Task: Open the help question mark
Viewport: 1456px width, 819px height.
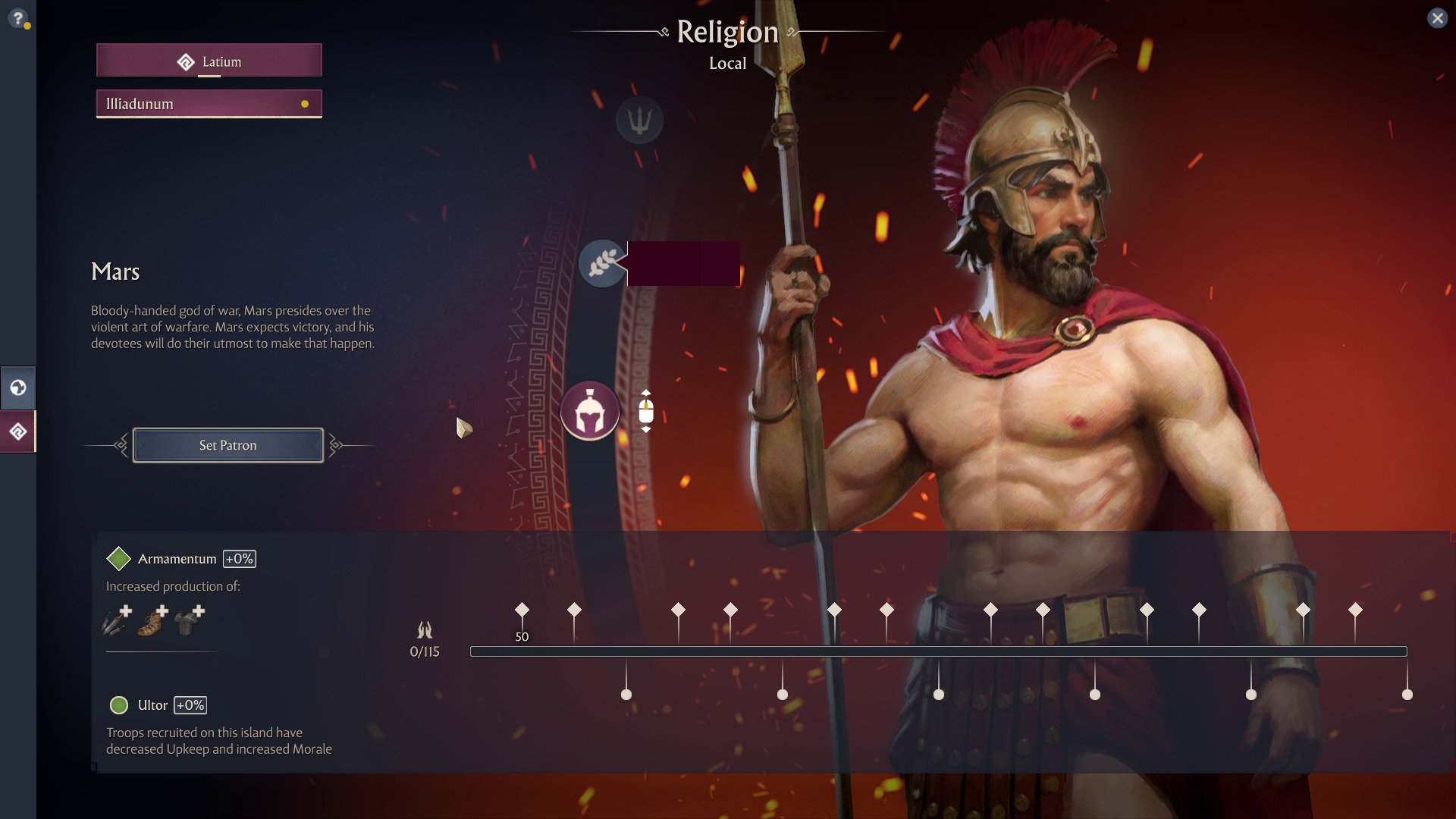Action: 18,18
